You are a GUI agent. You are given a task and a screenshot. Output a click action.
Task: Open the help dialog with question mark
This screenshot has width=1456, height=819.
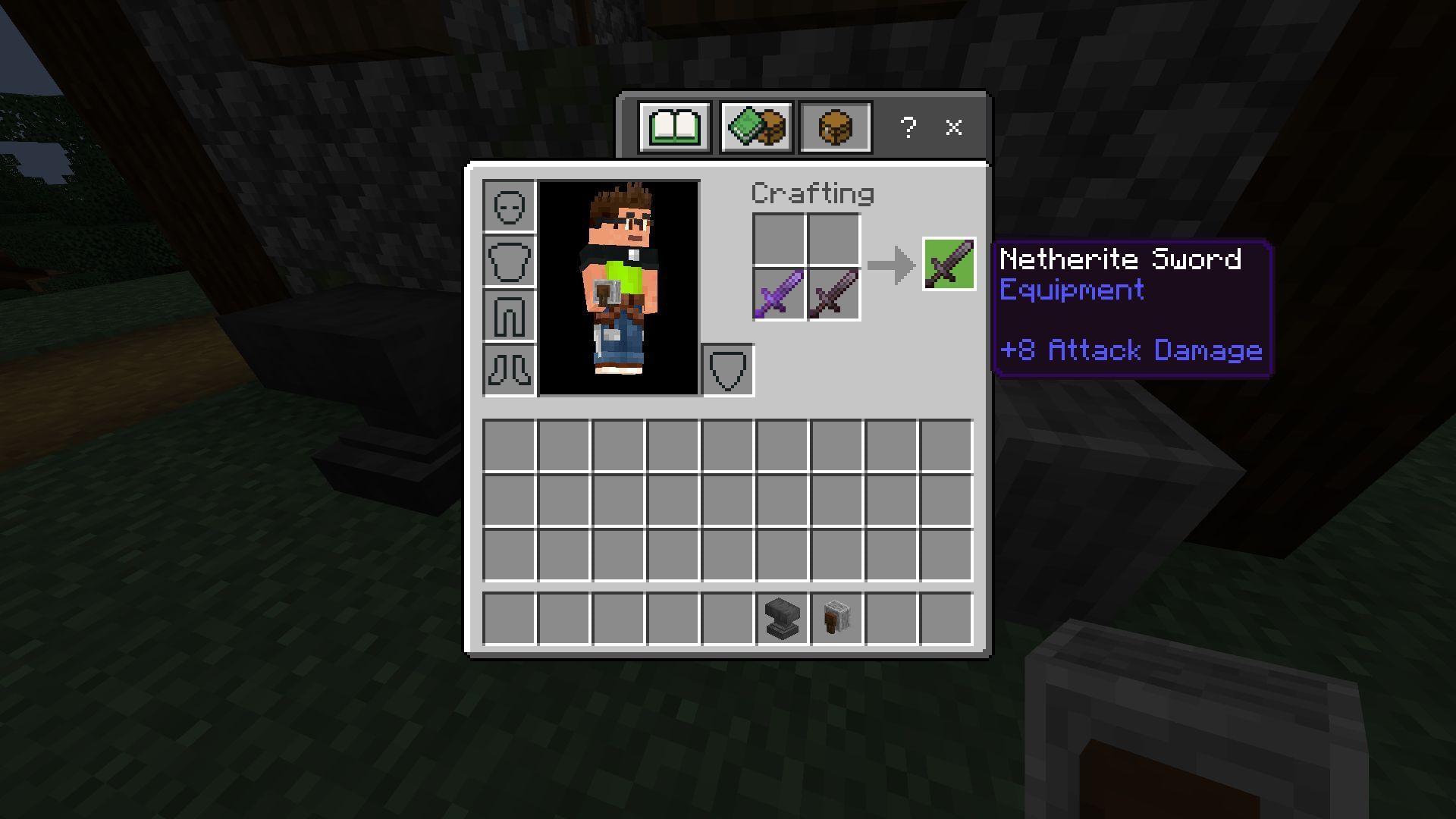[908, 127]
